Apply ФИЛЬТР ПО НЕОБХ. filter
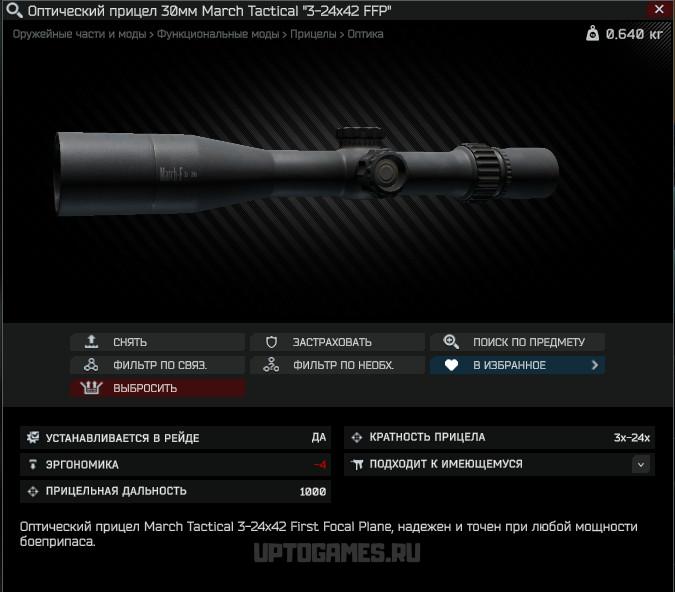This screenshot has width=675, height=592. click(x=337, y=365)
